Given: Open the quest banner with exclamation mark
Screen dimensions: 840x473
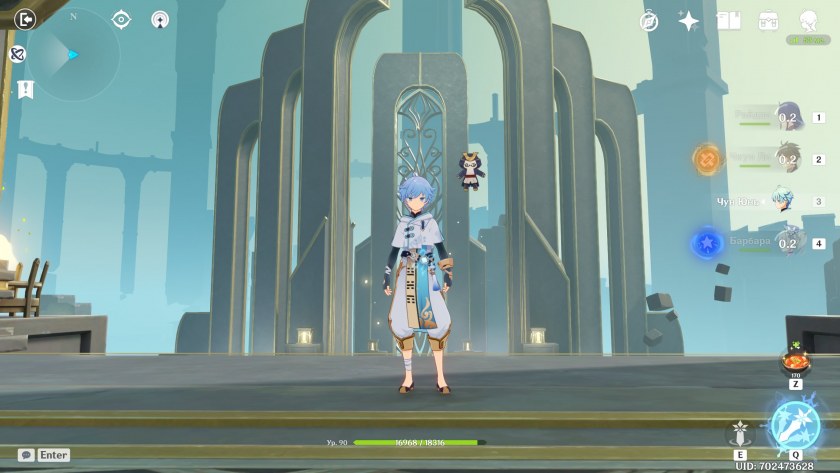Looking at the screenshot, I should 25,89.
